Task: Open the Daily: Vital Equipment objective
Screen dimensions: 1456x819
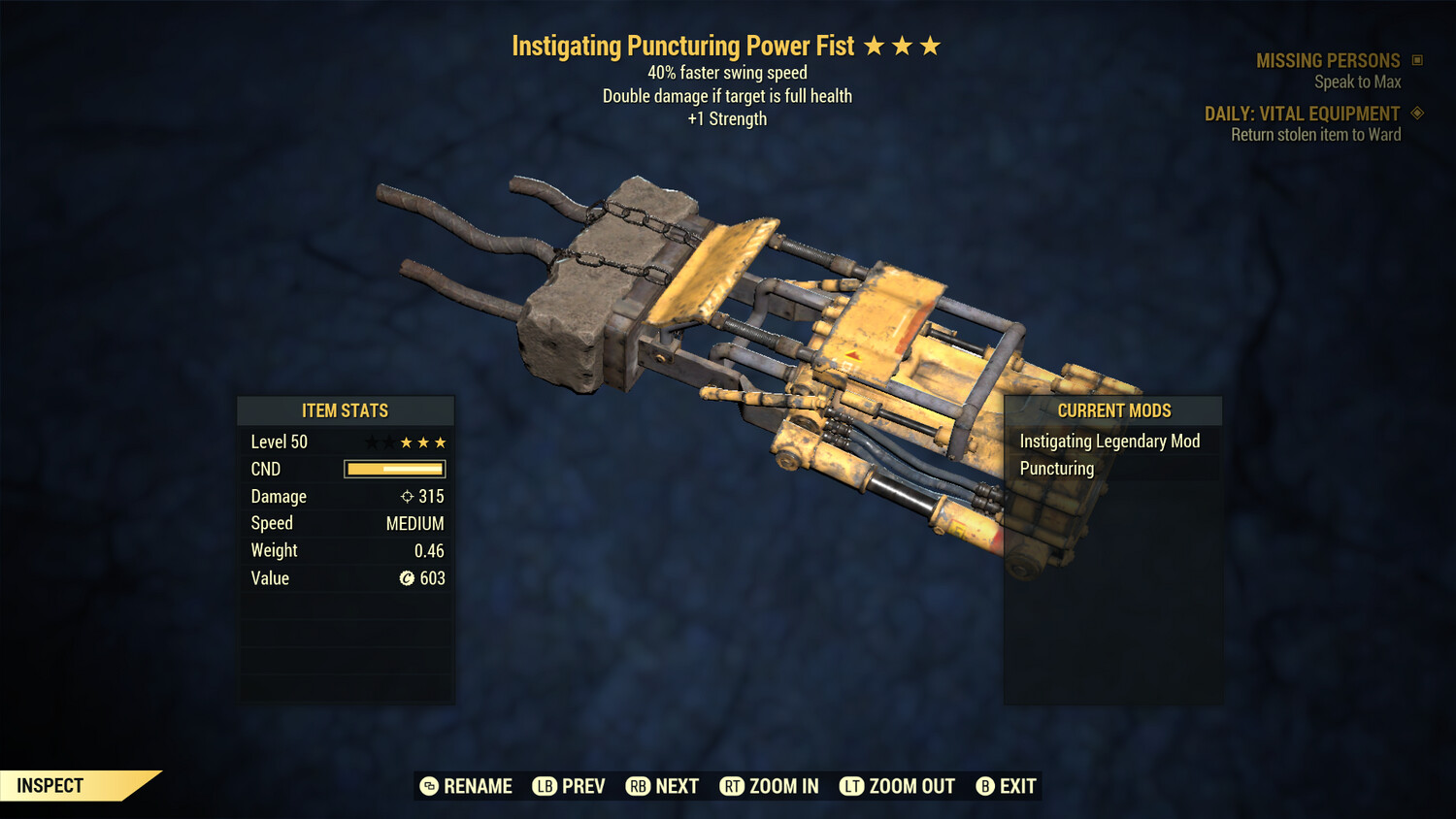Action: point(1302,114)
